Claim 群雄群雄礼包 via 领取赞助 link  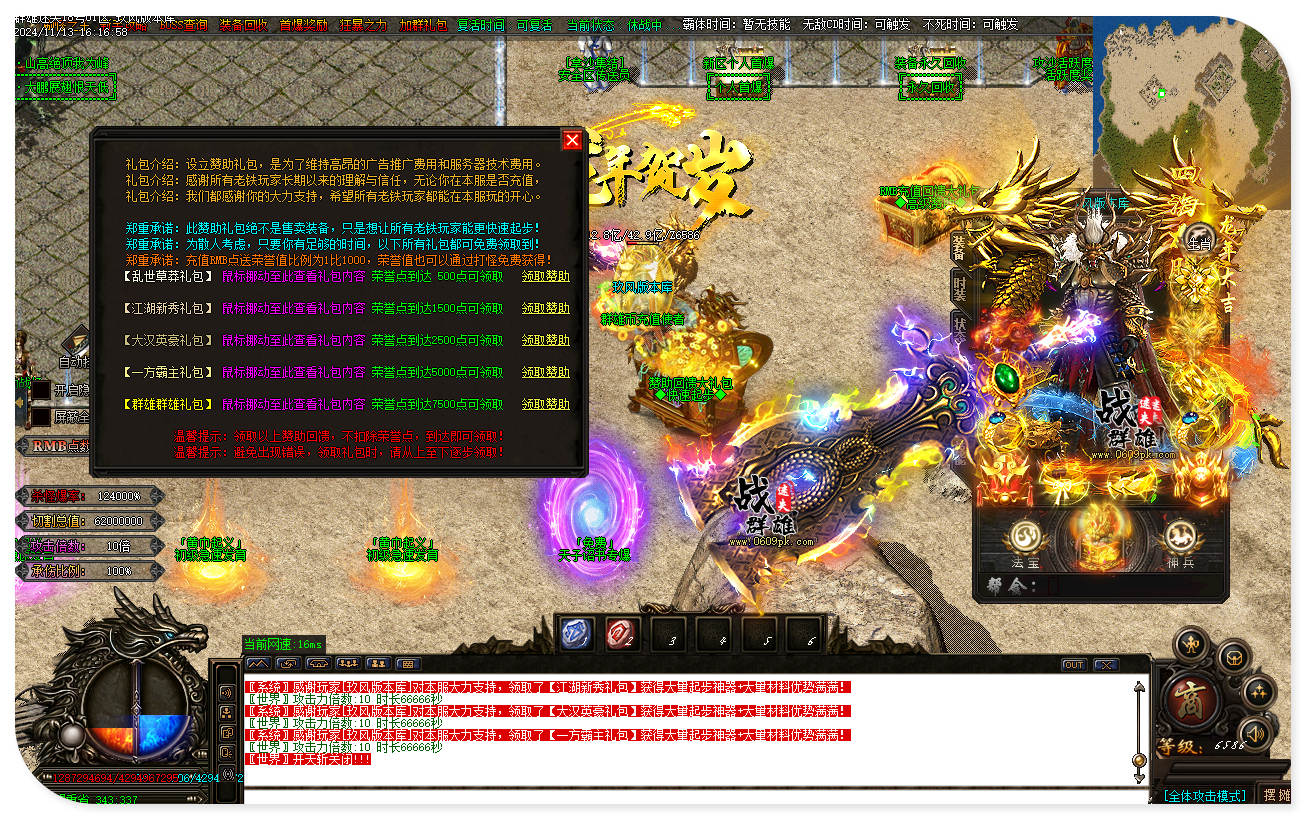[545, 404]
